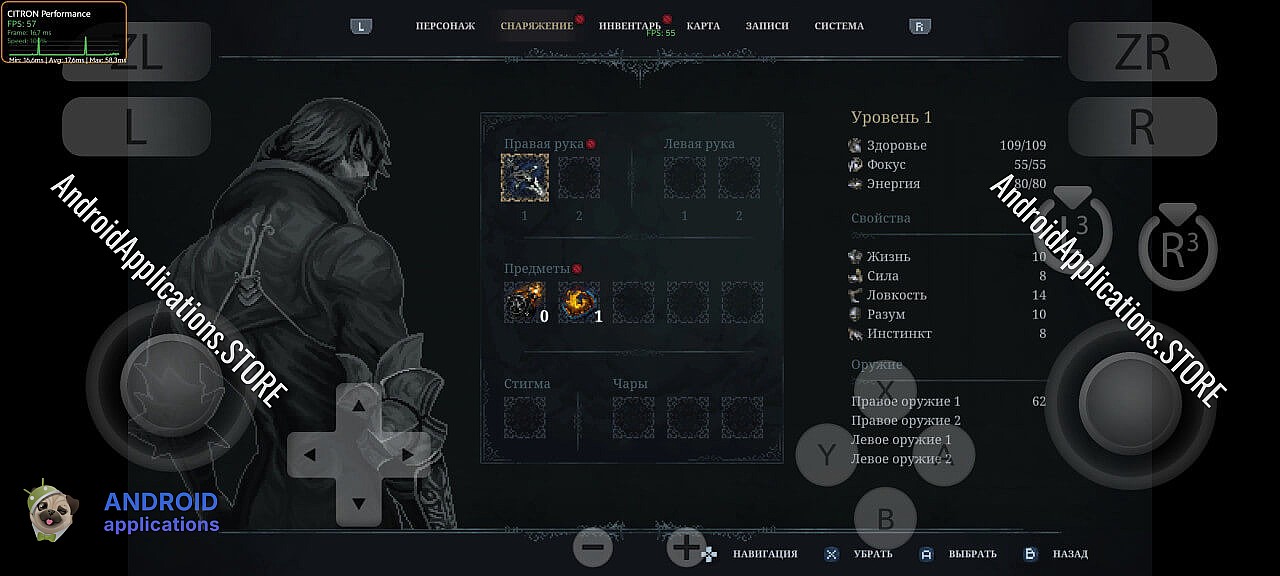The width and height of the screenshot is (1280, 576).
Task: Switch to the ПЕРСОНАЖ tab
Action: (x=445, y=26)
